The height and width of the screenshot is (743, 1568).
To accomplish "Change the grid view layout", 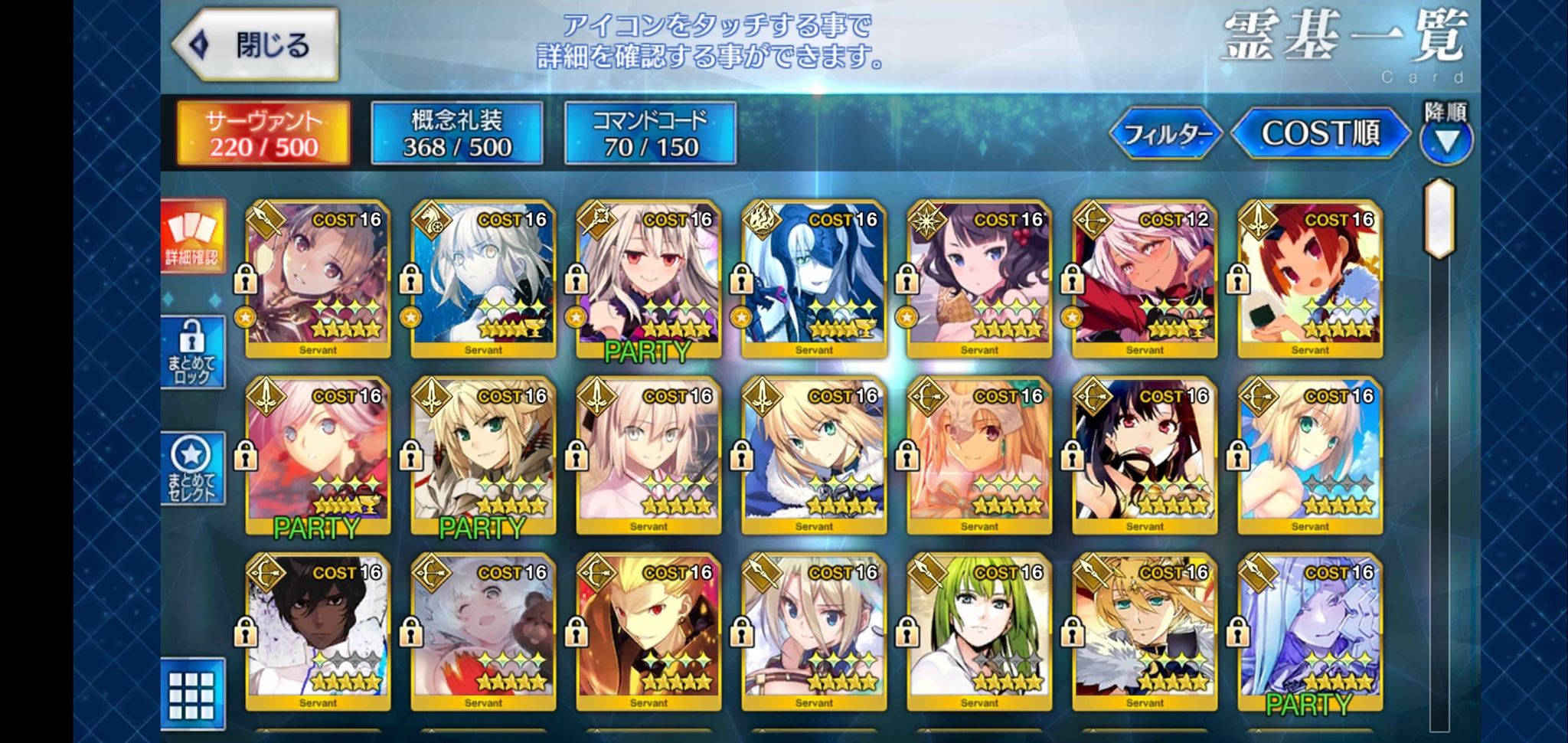I will (x=192, y=695).
